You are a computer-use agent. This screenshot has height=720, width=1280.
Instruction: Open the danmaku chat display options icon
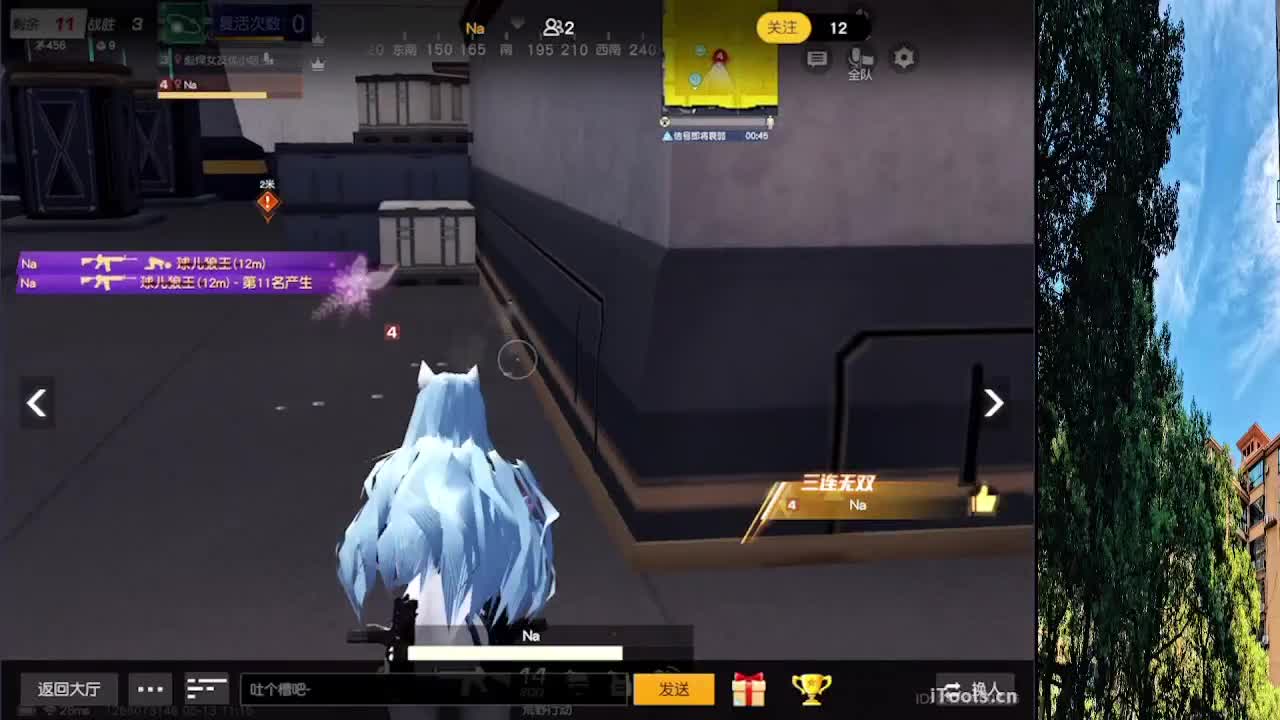[x=207, y=689]
